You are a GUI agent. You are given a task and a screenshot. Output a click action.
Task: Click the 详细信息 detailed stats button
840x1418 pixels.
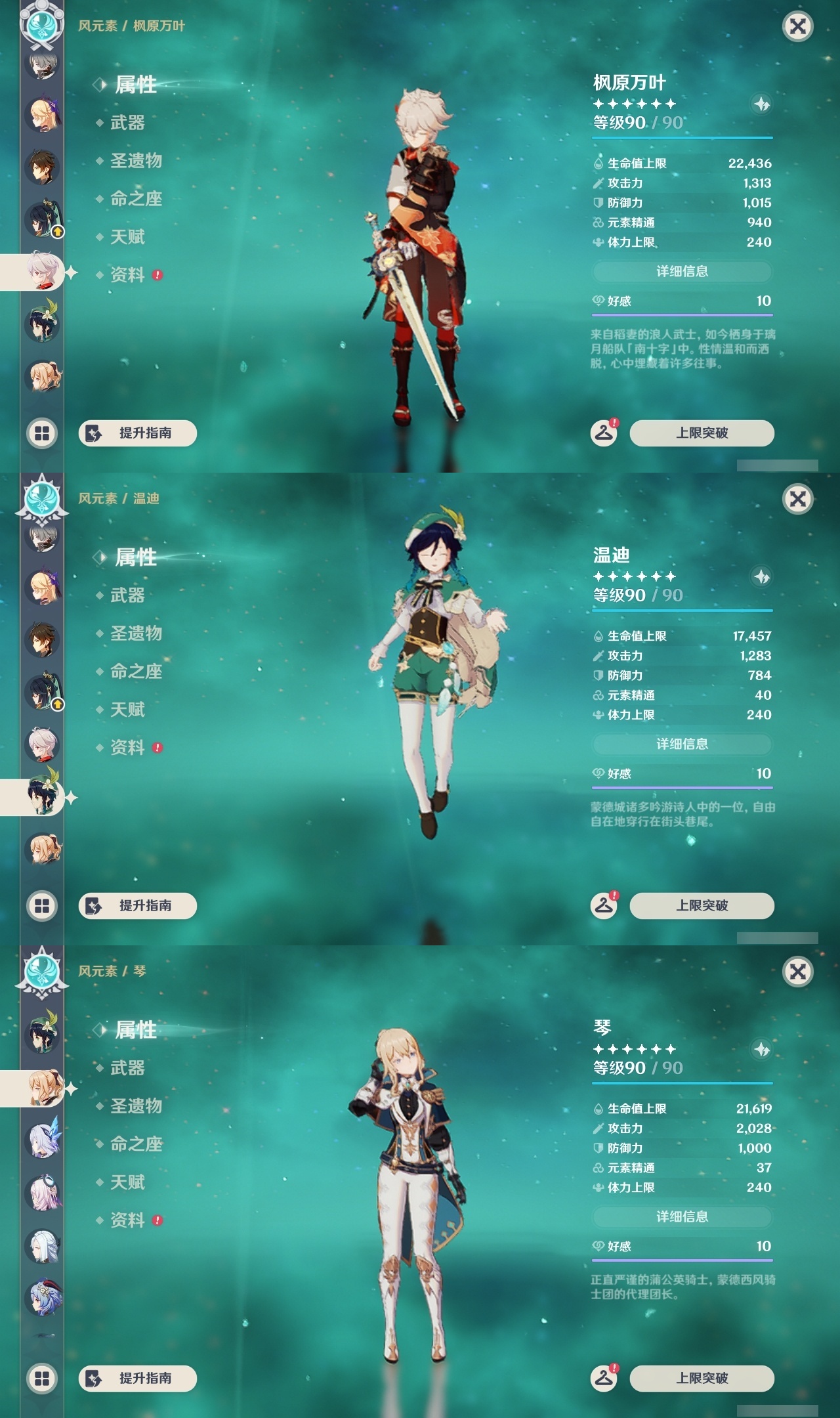pos(682,271)
